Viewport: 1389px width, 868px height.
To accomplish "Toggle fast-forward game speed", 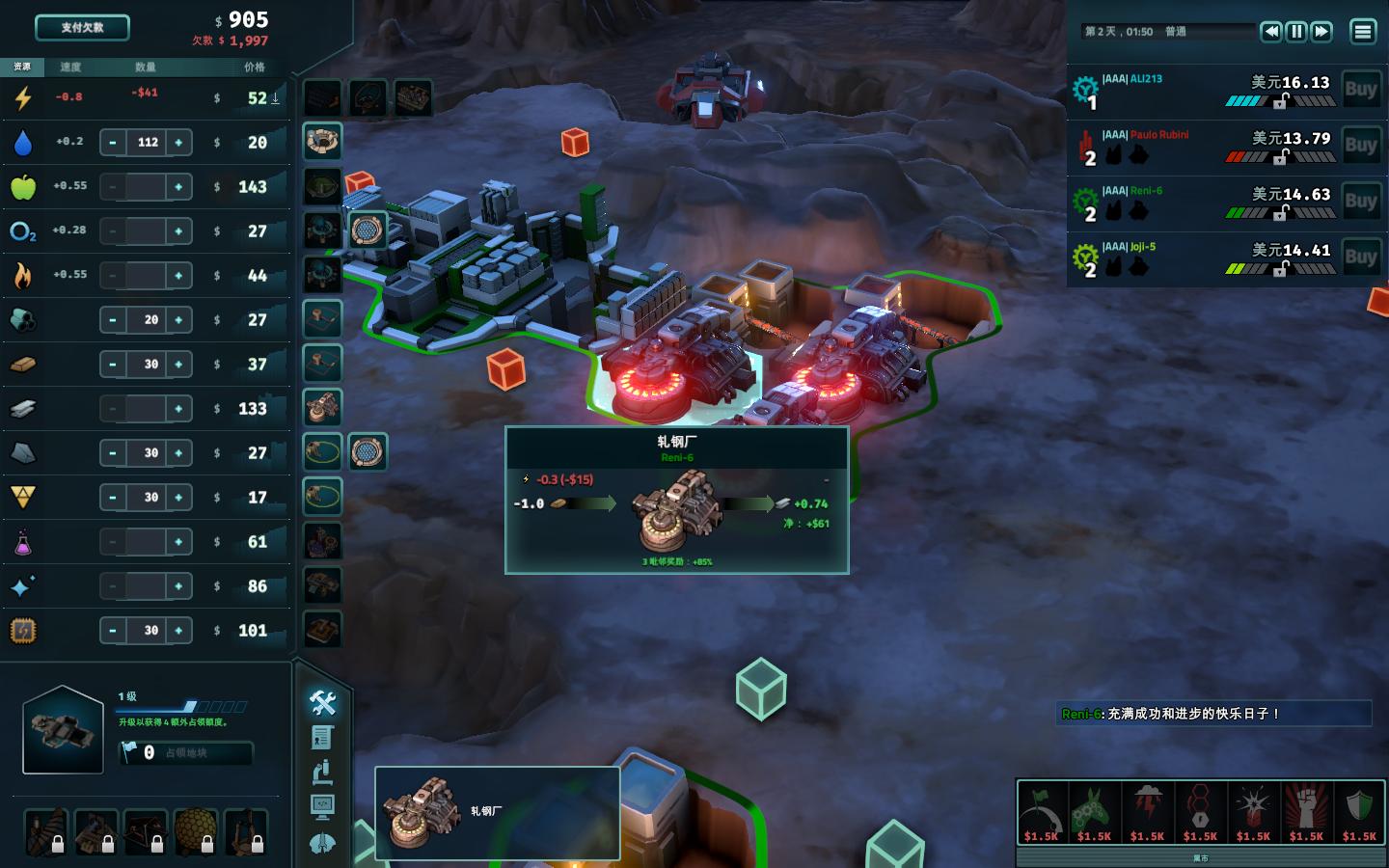I will pyautogui.click(x=1321, y=32).
